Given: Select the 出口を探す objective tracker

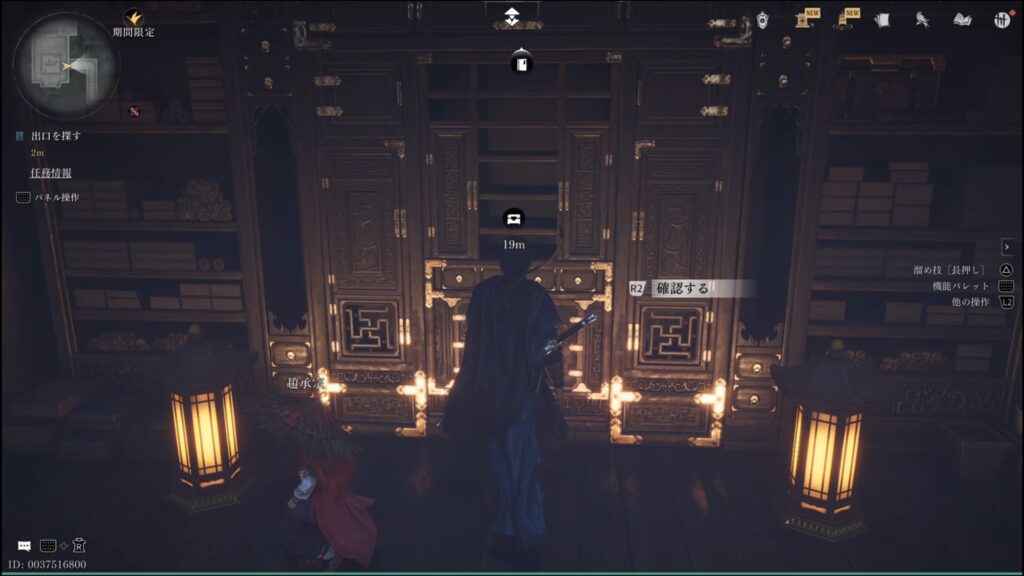Looking at the screenshot, I should coord(56,135).
